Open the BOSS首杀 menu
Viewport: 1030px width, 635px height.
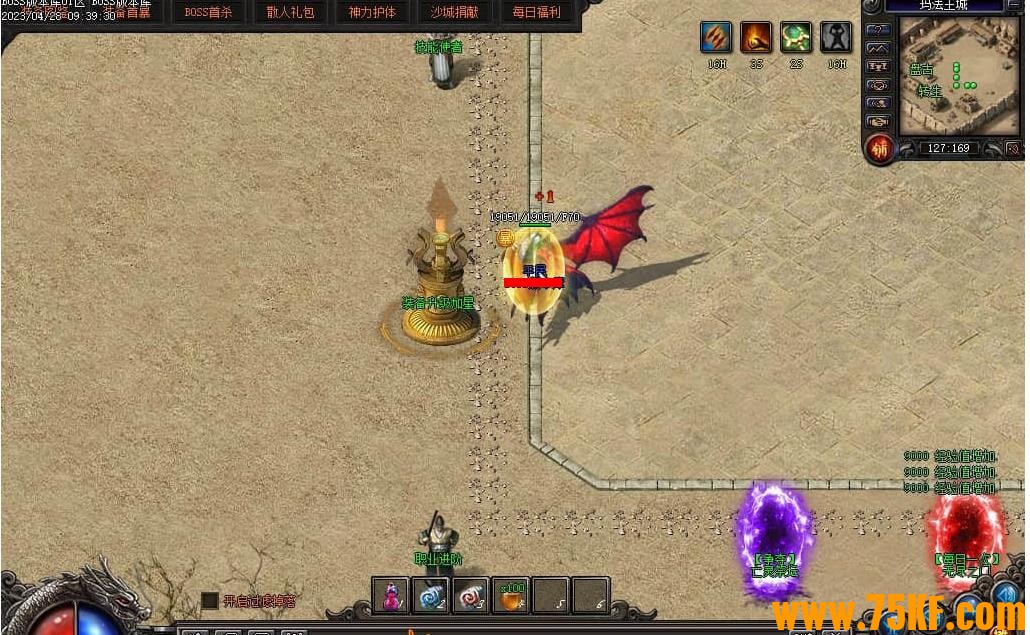pyautogui.click(x=208, y=13)
